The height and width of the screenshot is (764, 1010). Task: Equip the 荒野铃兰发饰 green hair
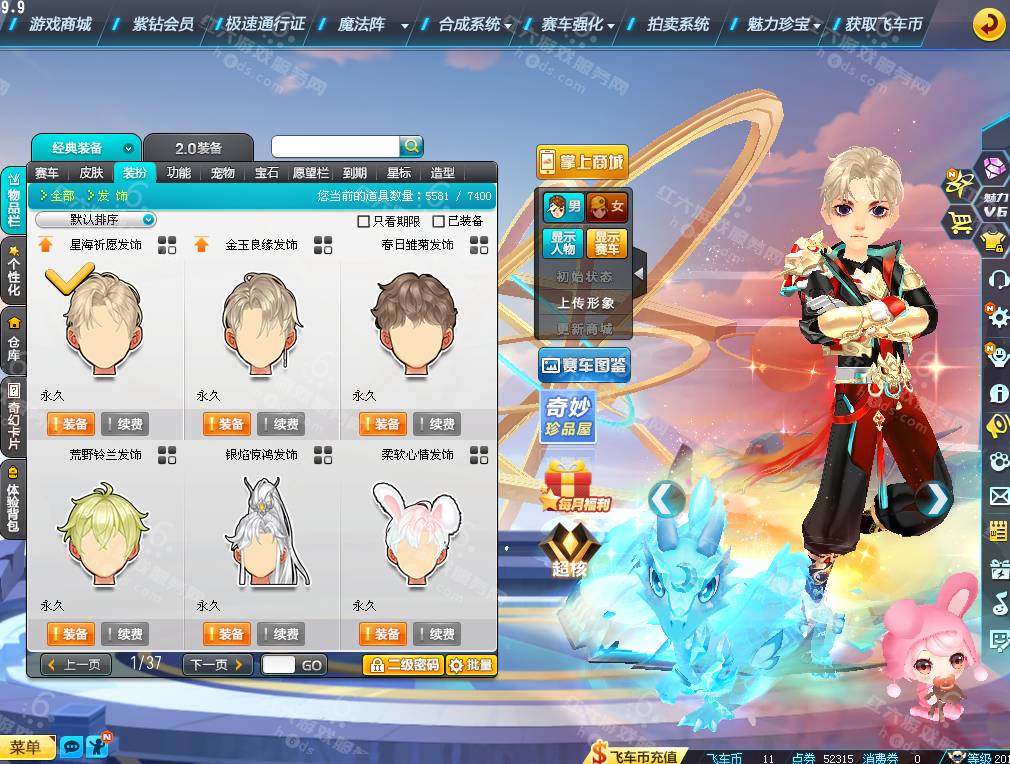[69, 634]
